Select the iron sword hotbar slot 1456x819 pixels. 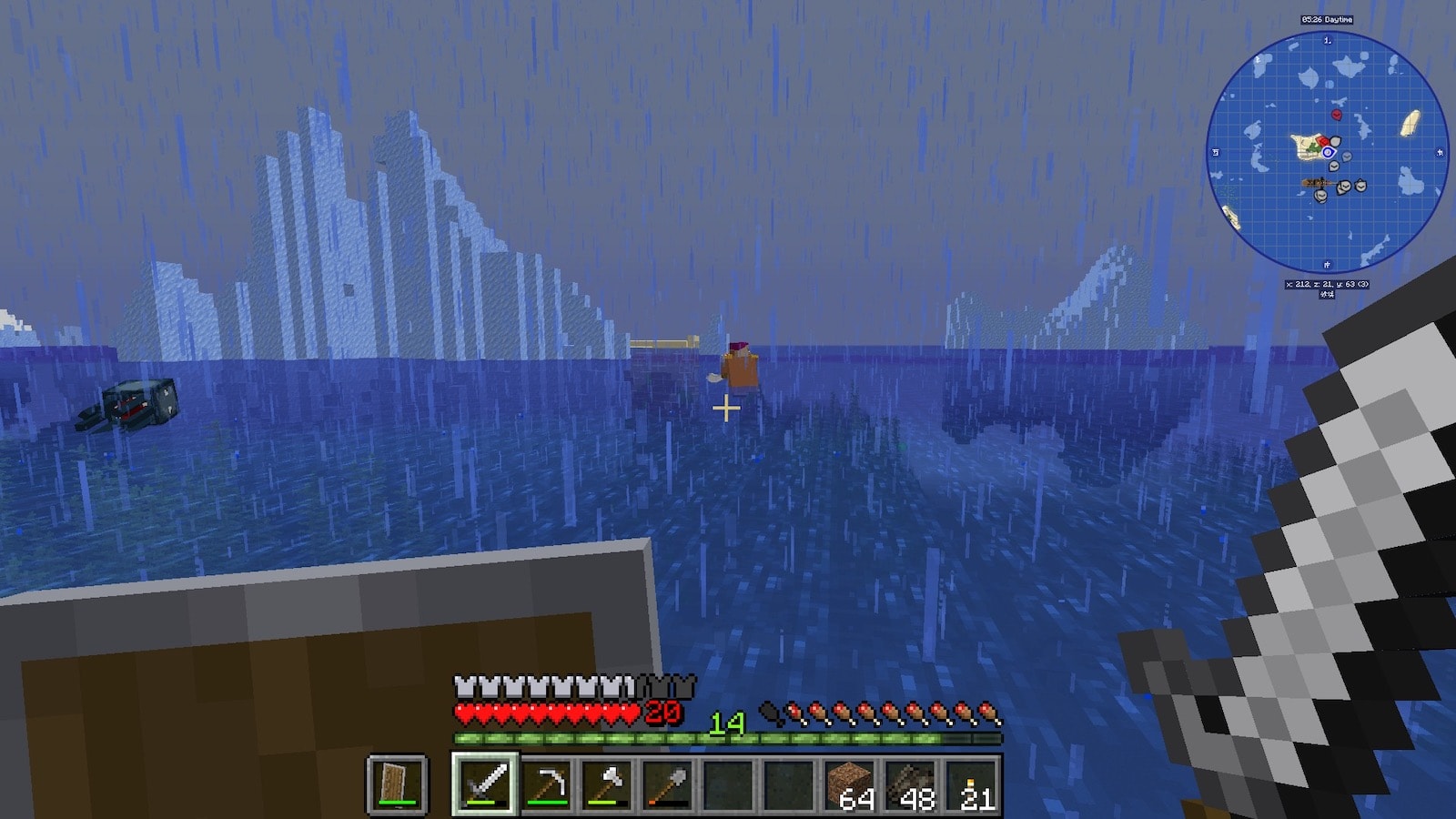click(485, 784)
